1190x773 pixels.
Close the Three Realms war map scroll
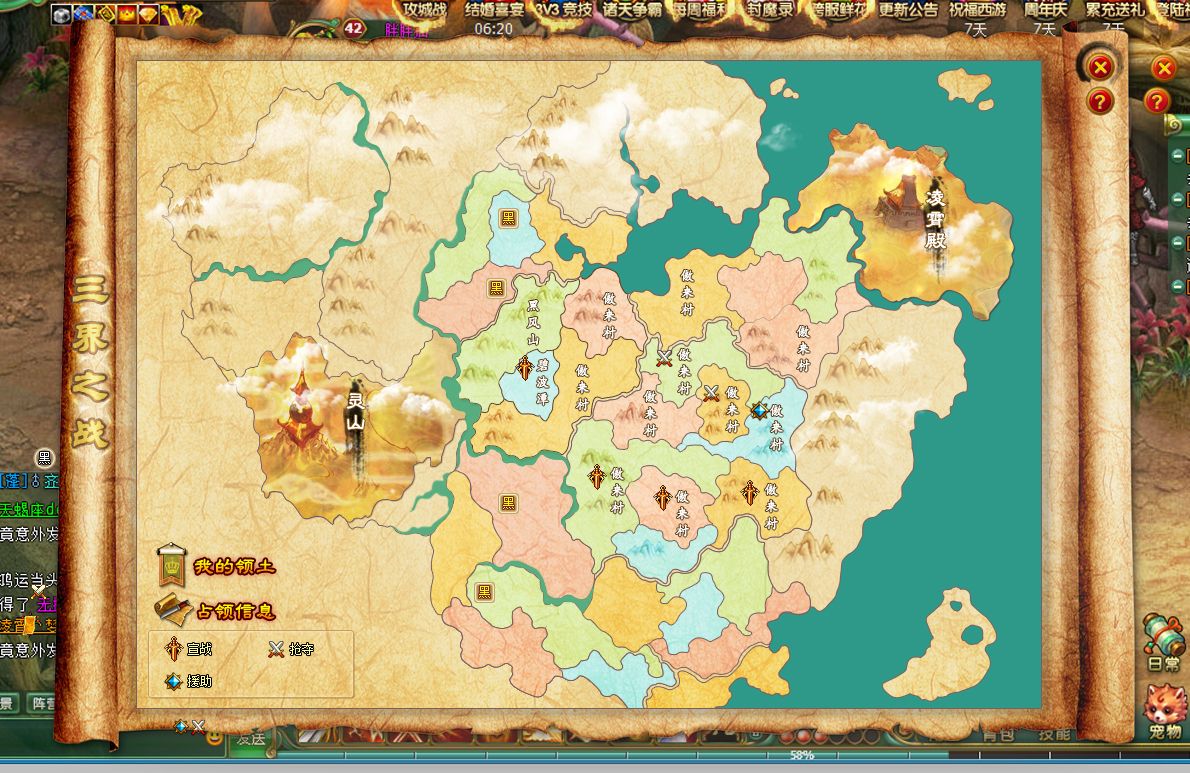point(1100,67)
